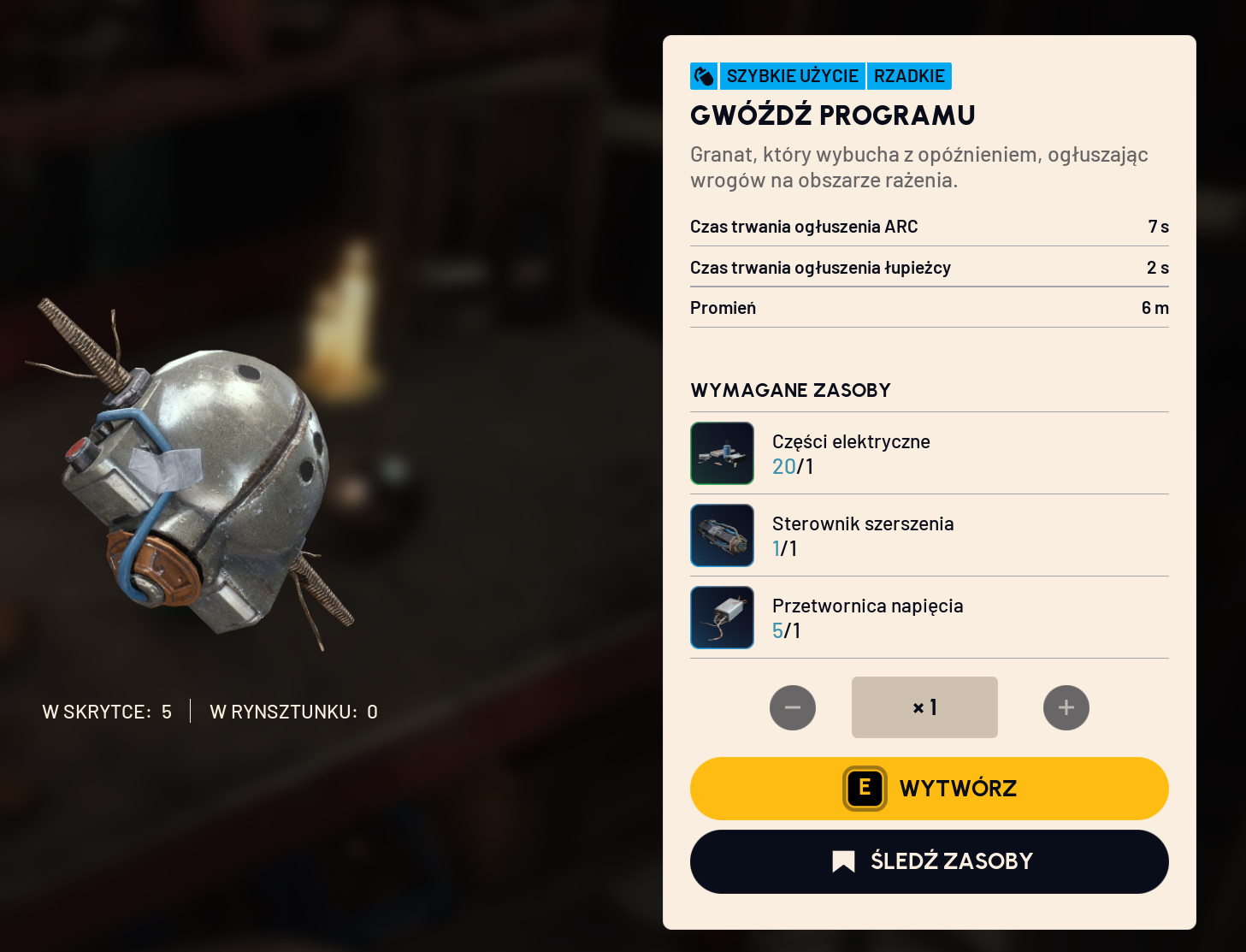Select the Części elektryczne resource icon
The height and width of the screenshot is (952, 1246).
pyautogui.click(x=723, y=453)
